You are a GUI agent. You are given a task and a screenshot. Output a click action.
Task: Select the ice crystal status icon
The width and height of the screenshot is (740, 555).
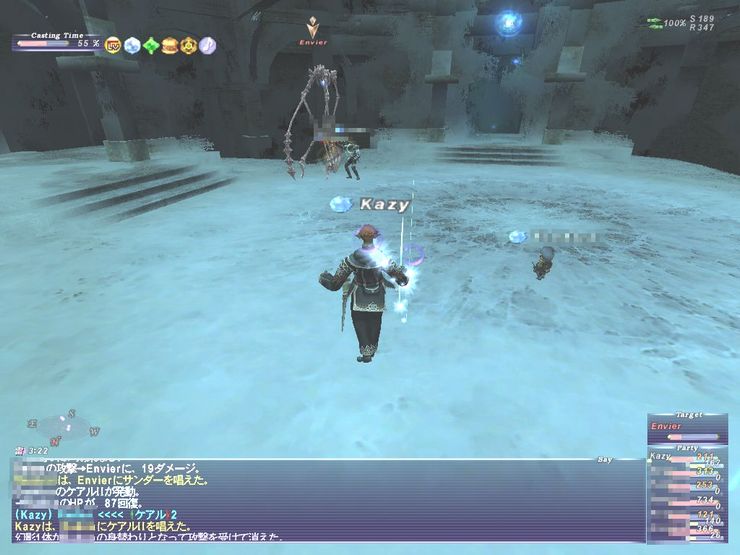coord(132,45)
